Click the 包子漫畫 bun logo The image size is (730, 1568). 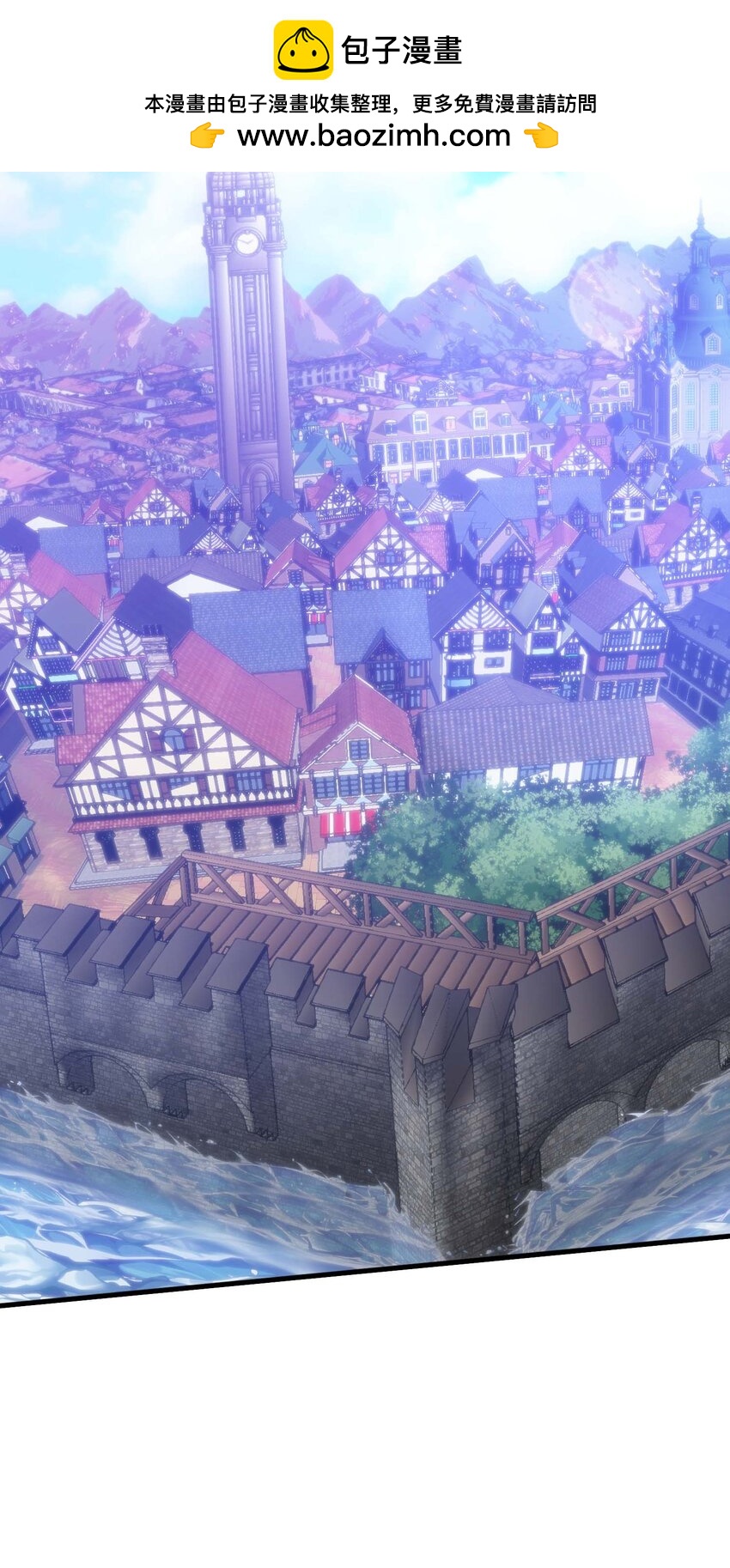coord(302,50)
